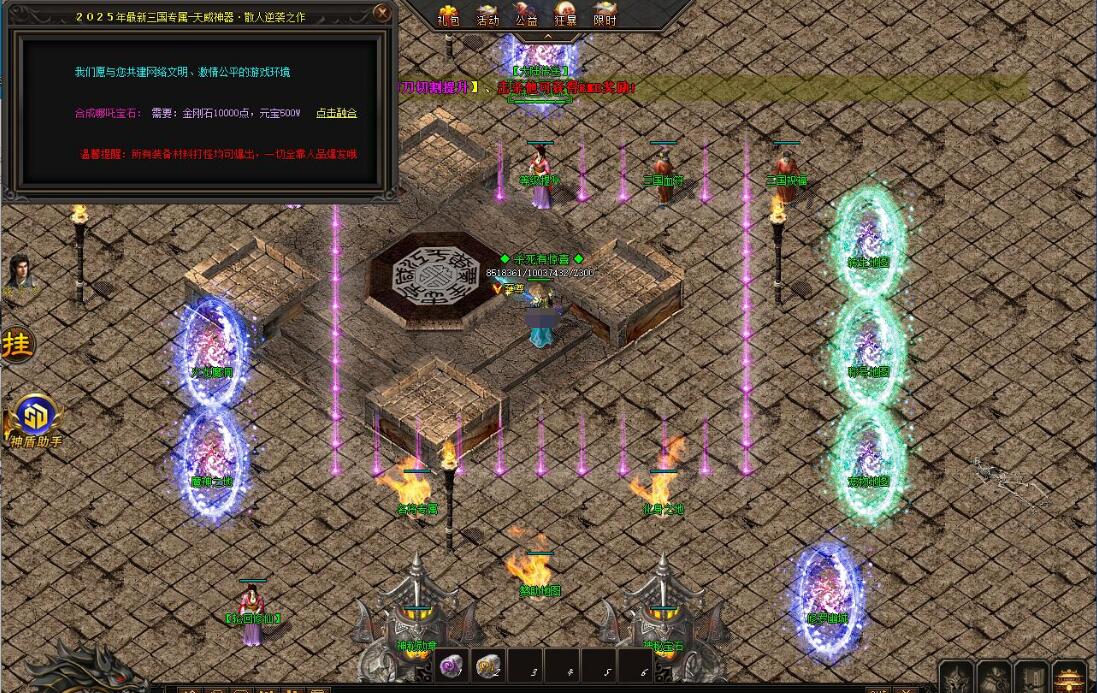Open the 限时 limited-time menu
This screenshot has height=693, width=1097.
click(604, 15)
